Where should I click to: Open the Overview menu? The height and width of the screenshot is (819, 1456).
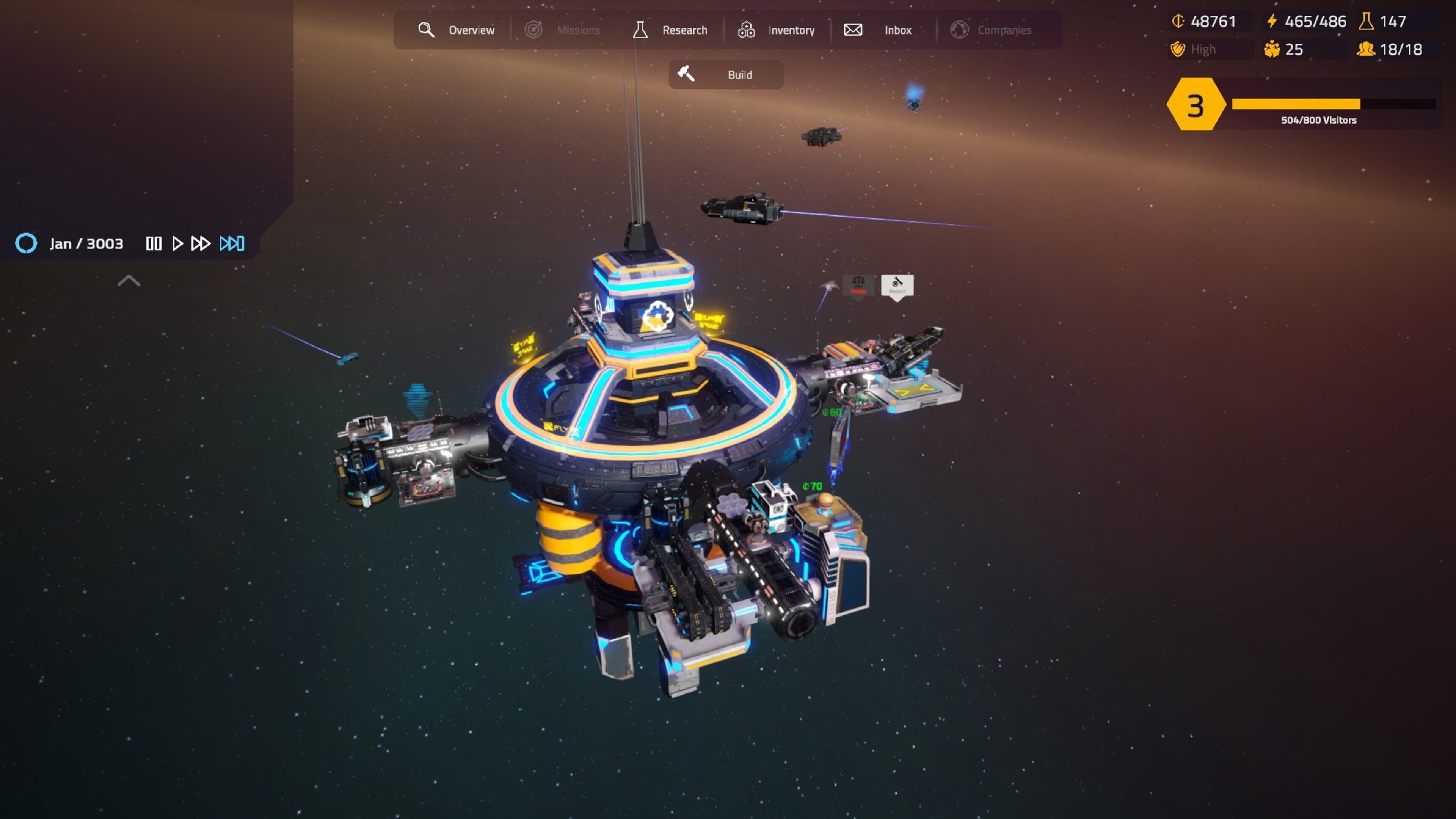coord(457,30)
